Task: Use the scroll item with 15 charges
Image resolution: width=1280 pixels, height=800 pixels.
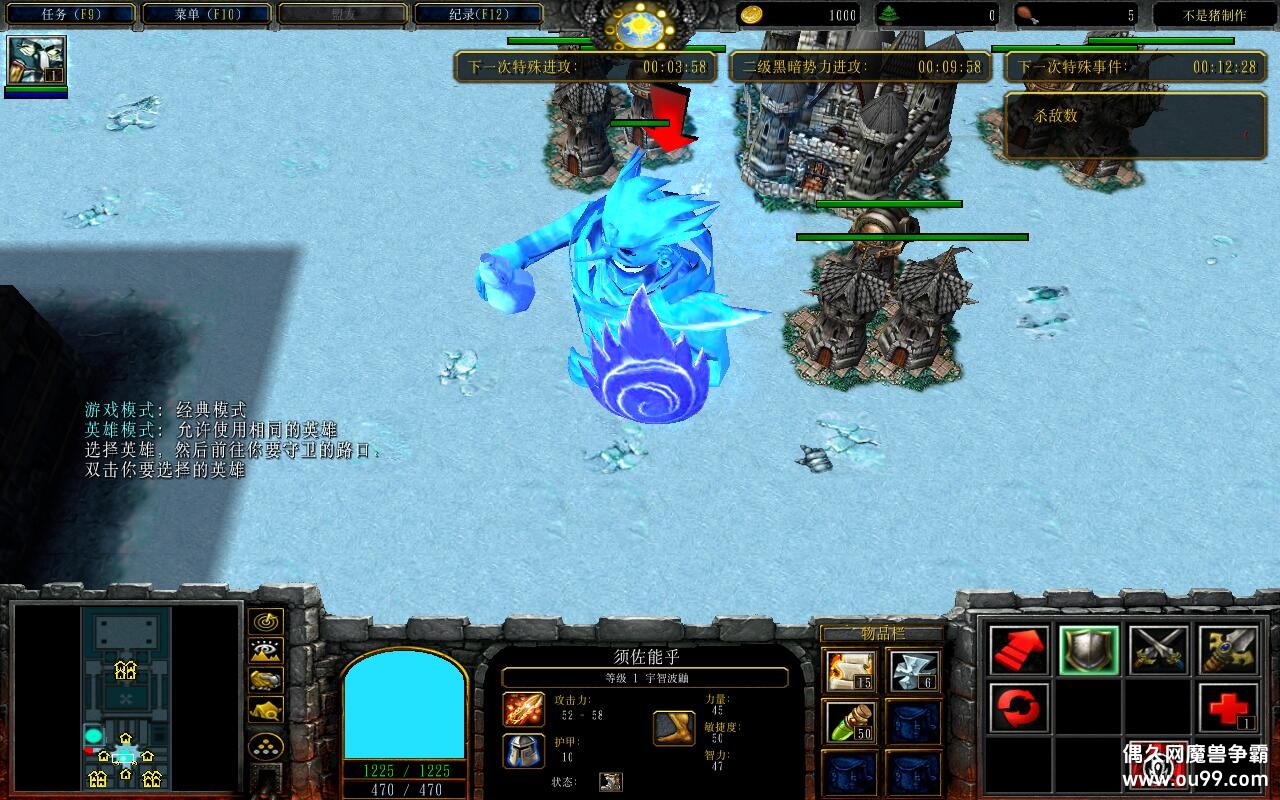Action: (x=851, y=671)
